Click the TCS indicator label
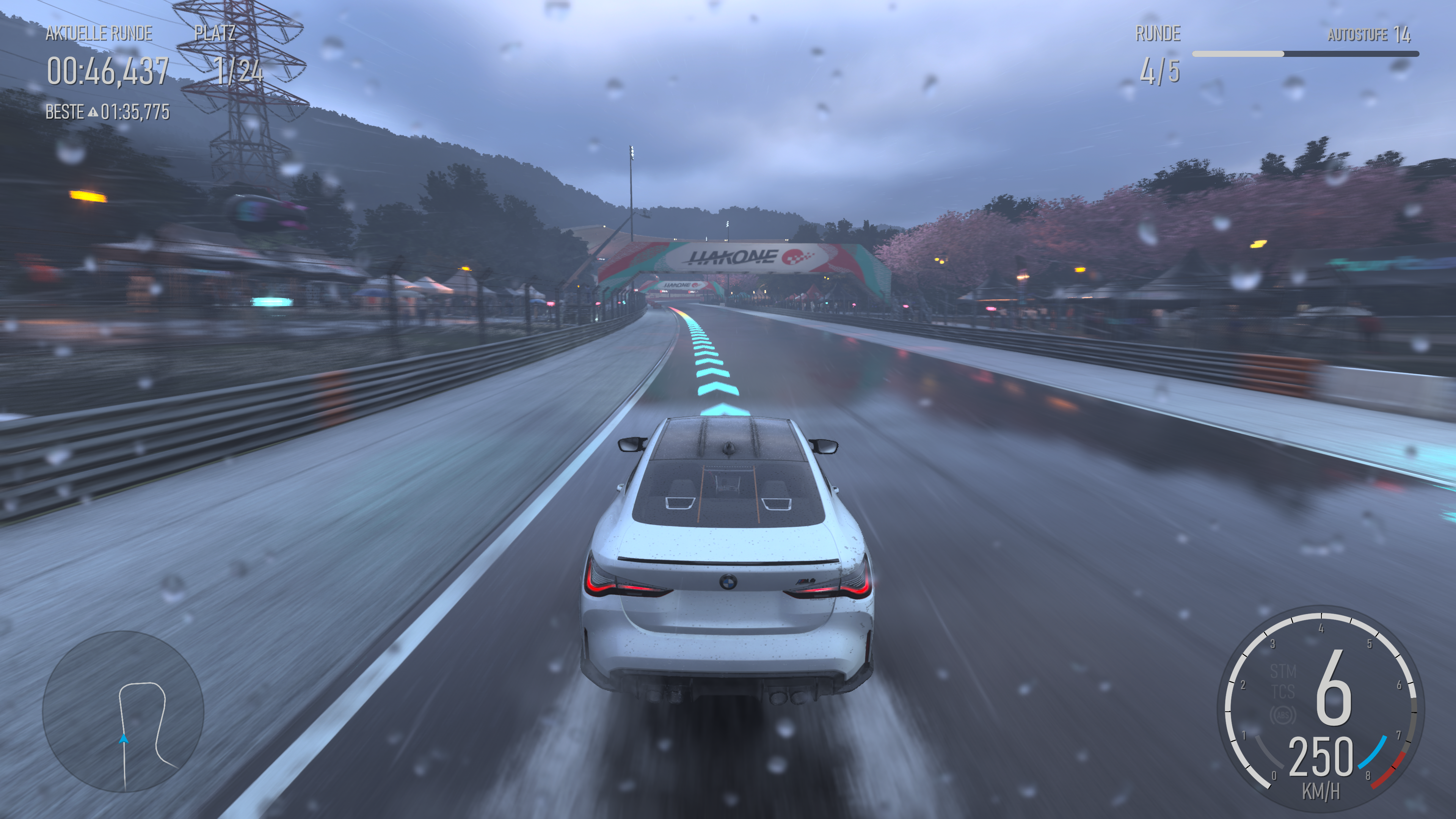Screen dimensions: 1456x819 click(1282, 691)
